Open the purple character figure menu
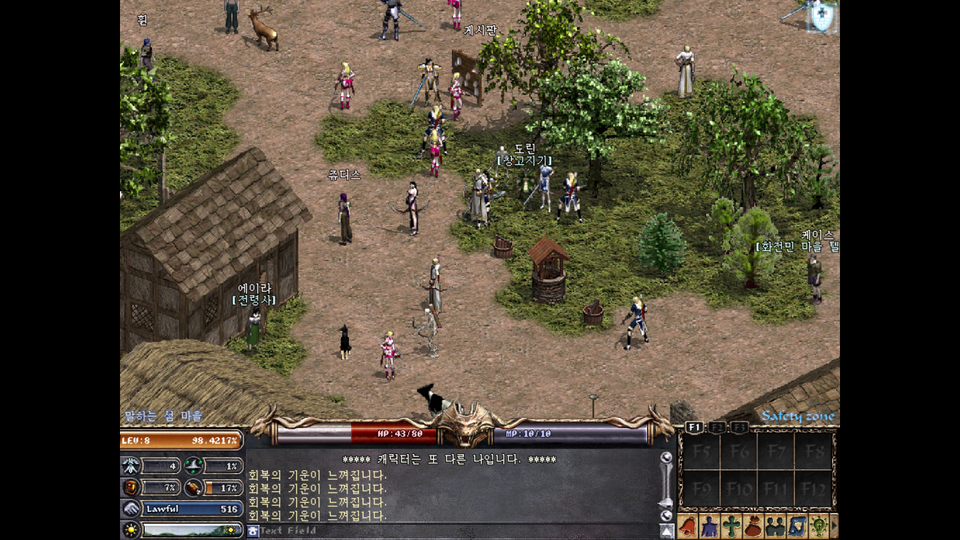 [x=710, y=526]
